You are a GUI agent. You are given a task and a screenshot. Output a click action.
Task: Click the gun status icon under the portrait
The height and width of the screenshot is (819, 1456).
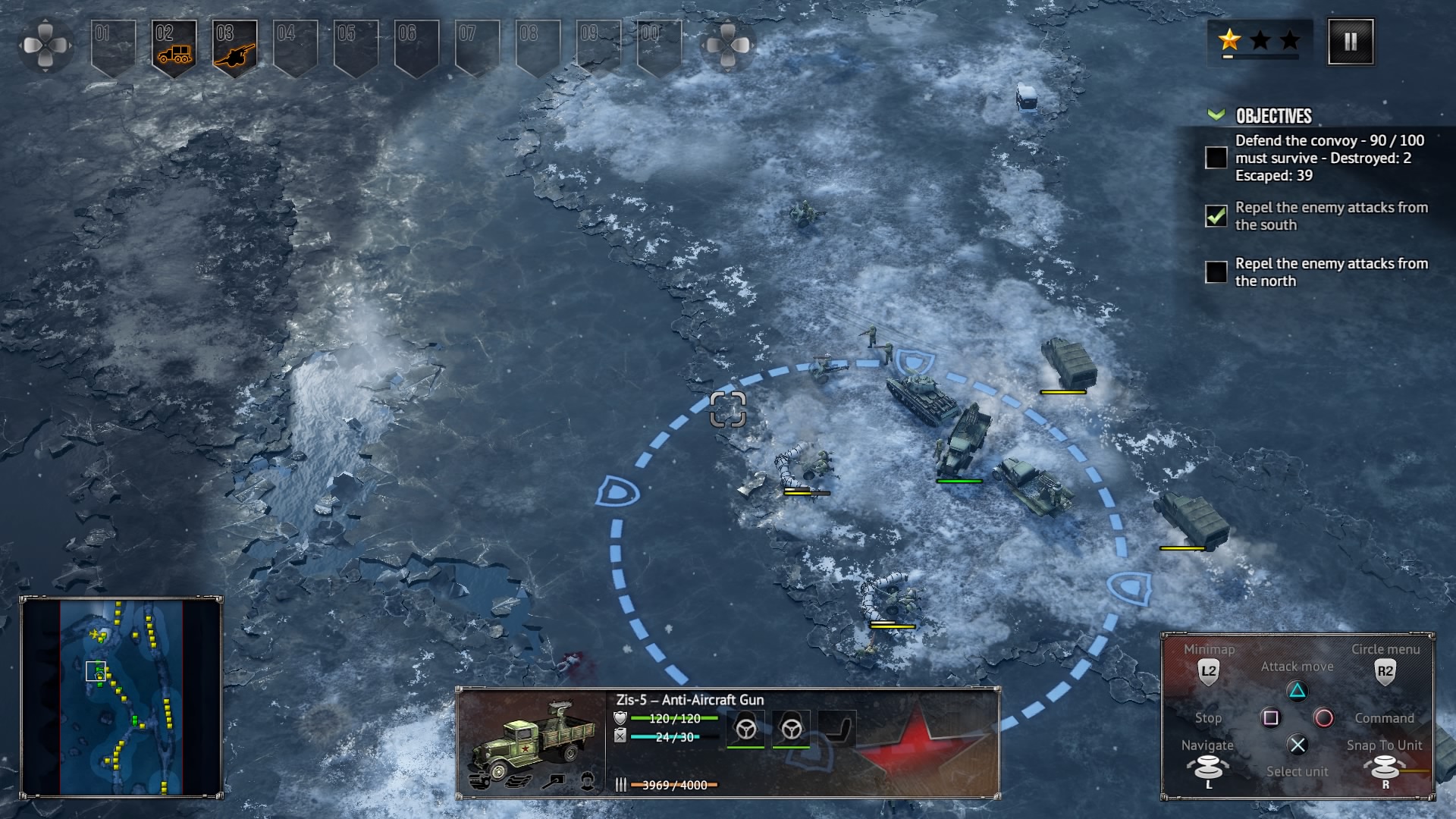click(x=556, y=780)
